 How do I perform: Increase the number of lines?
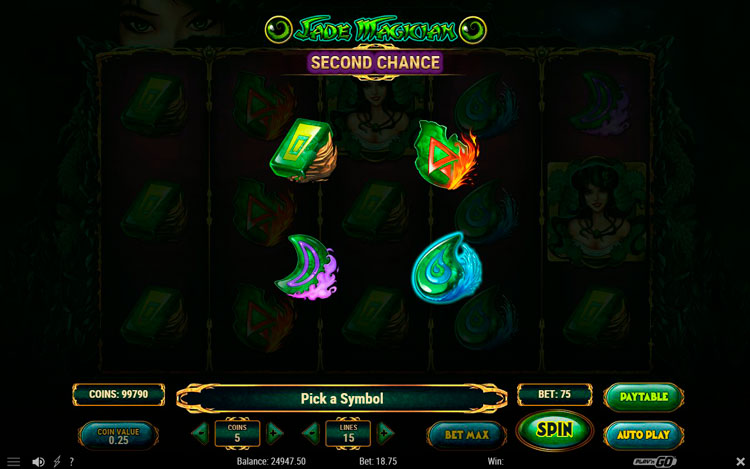click(x=386, y=434)
